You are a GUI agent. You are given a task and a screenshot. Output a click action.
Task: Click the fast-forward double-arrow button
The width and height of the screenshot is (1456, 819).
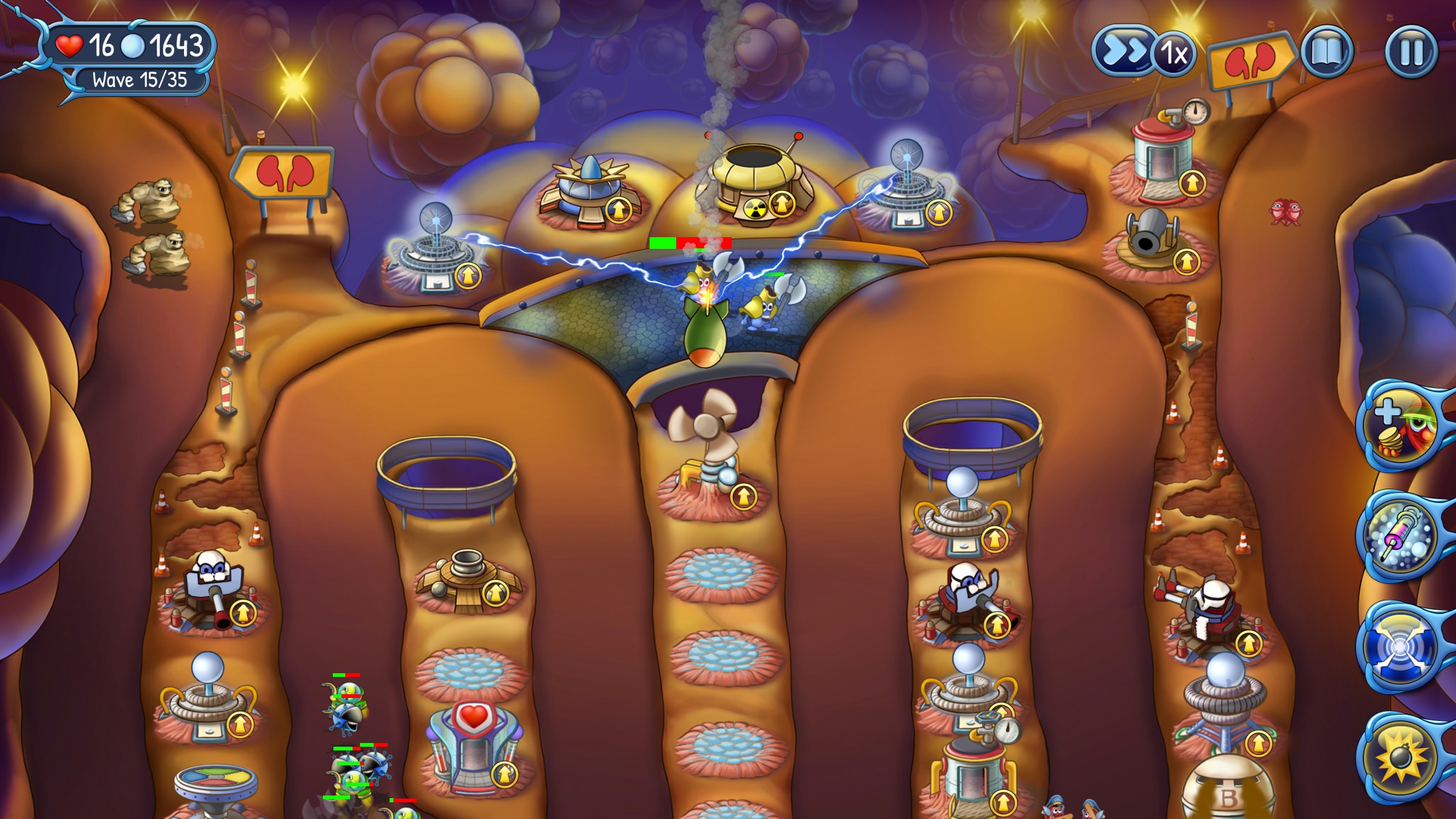[1123, 51]
